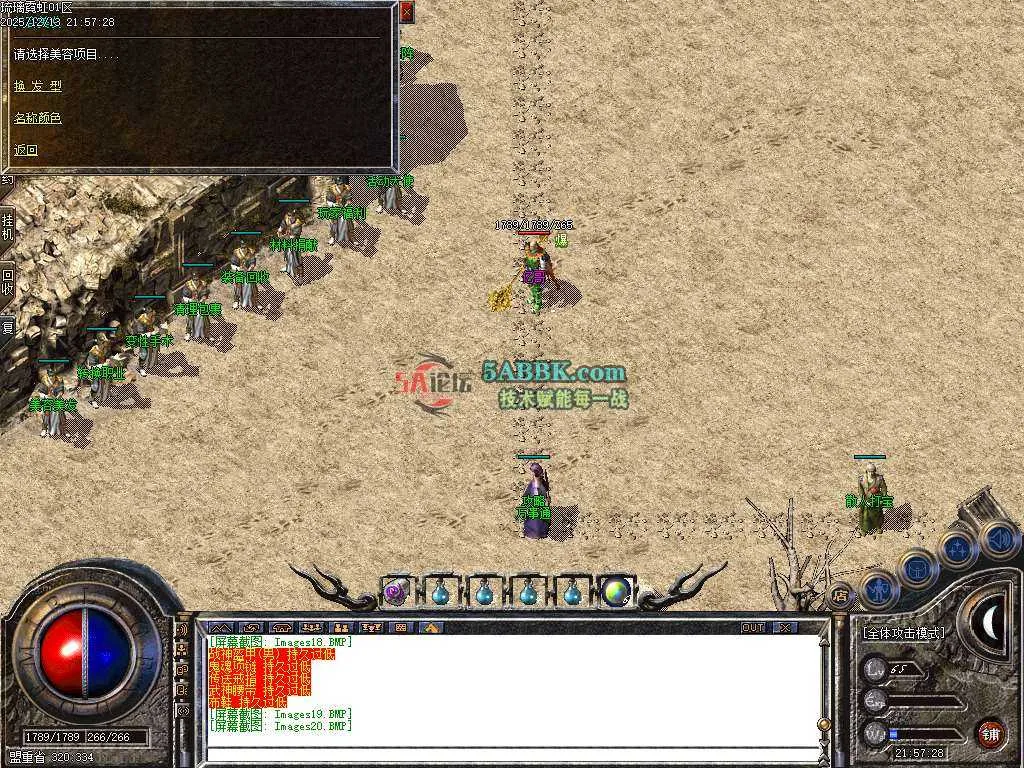1024x768 pixels.
Task: Click 返回 to go back
Action: (26, 150)
